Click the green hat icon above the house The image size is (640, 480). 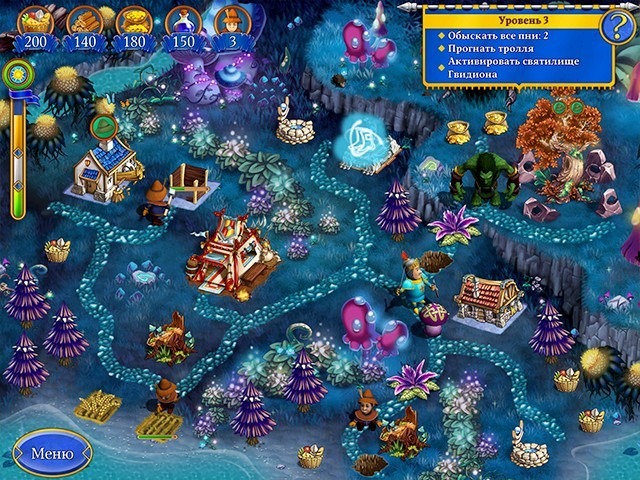(103, 127)
